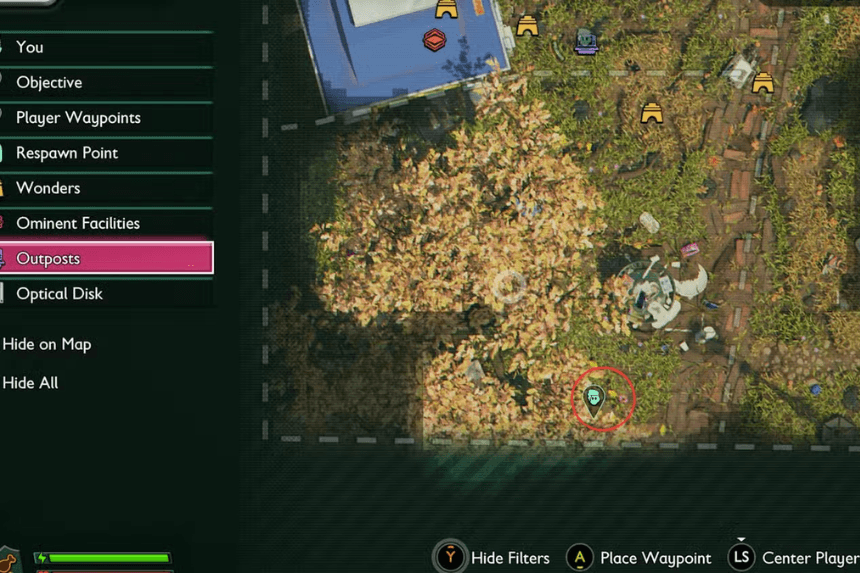Image resolution: width=860 pixels, height=573 pixels.
Task: Select the teal face map pin
Action: point(595,399)
